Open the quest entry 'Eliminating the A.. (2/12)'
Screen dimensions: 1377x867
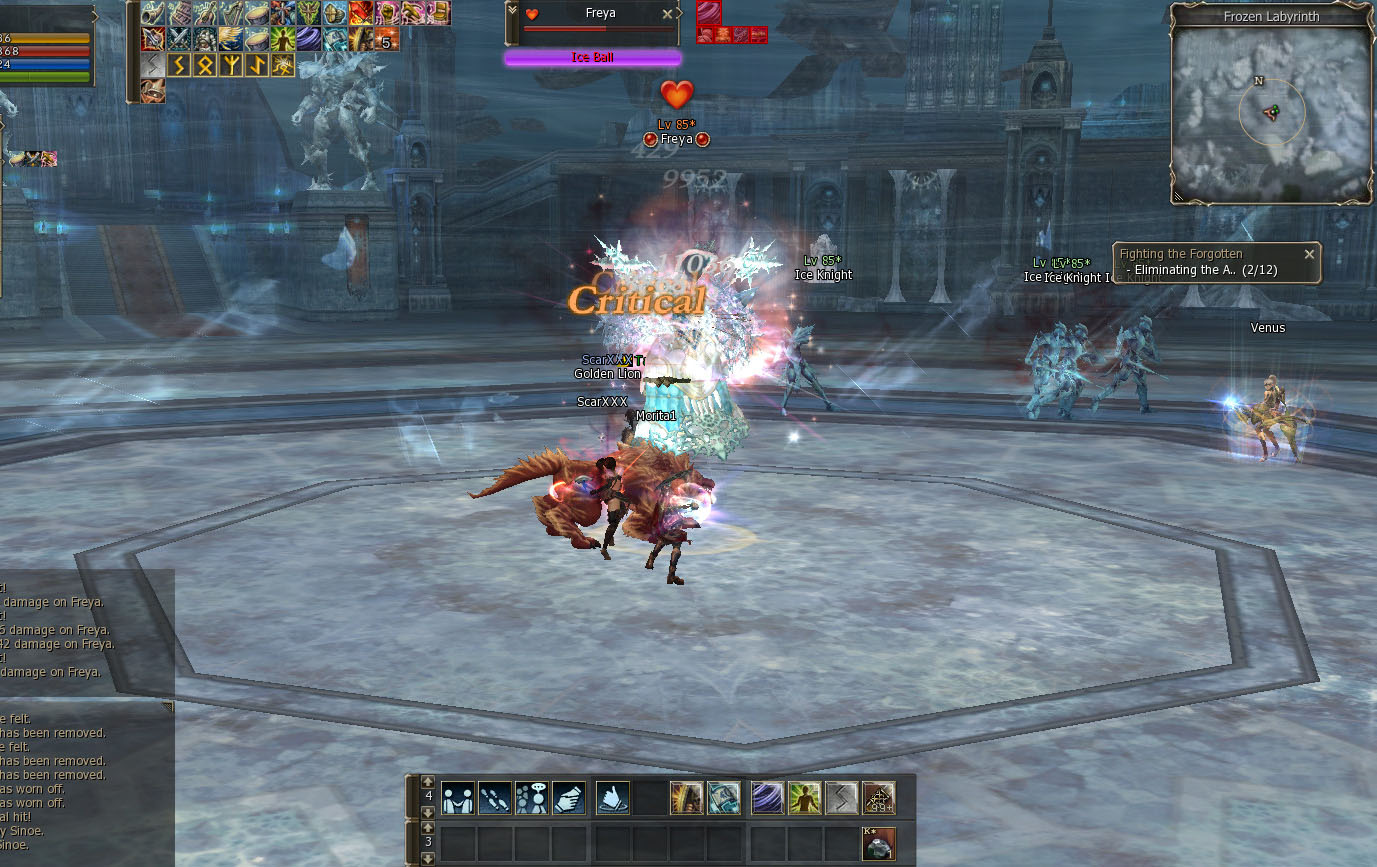click(1204, 269)
